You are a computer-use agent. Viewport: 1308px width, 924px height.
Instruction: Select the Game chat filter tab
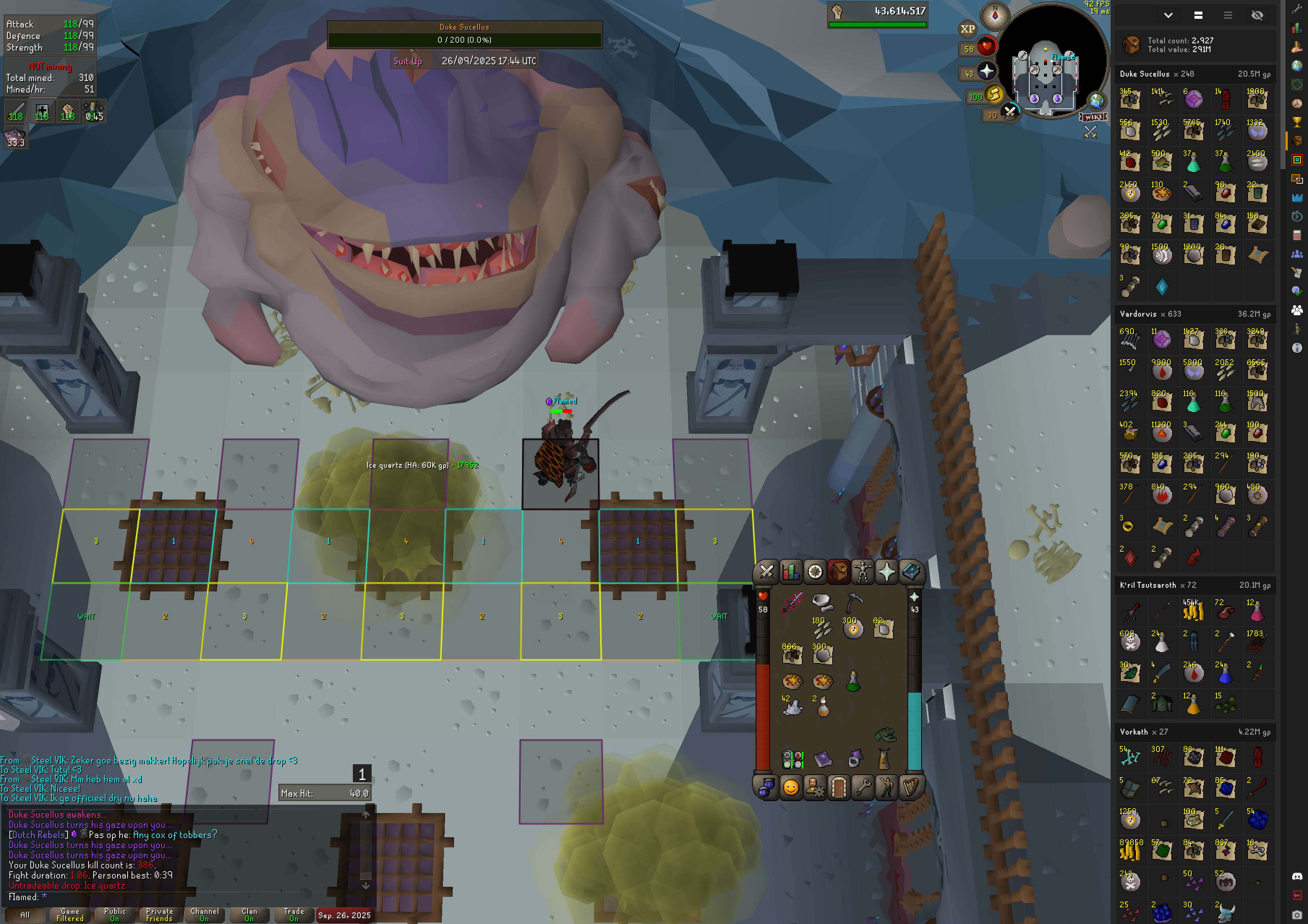pos(70,915)
